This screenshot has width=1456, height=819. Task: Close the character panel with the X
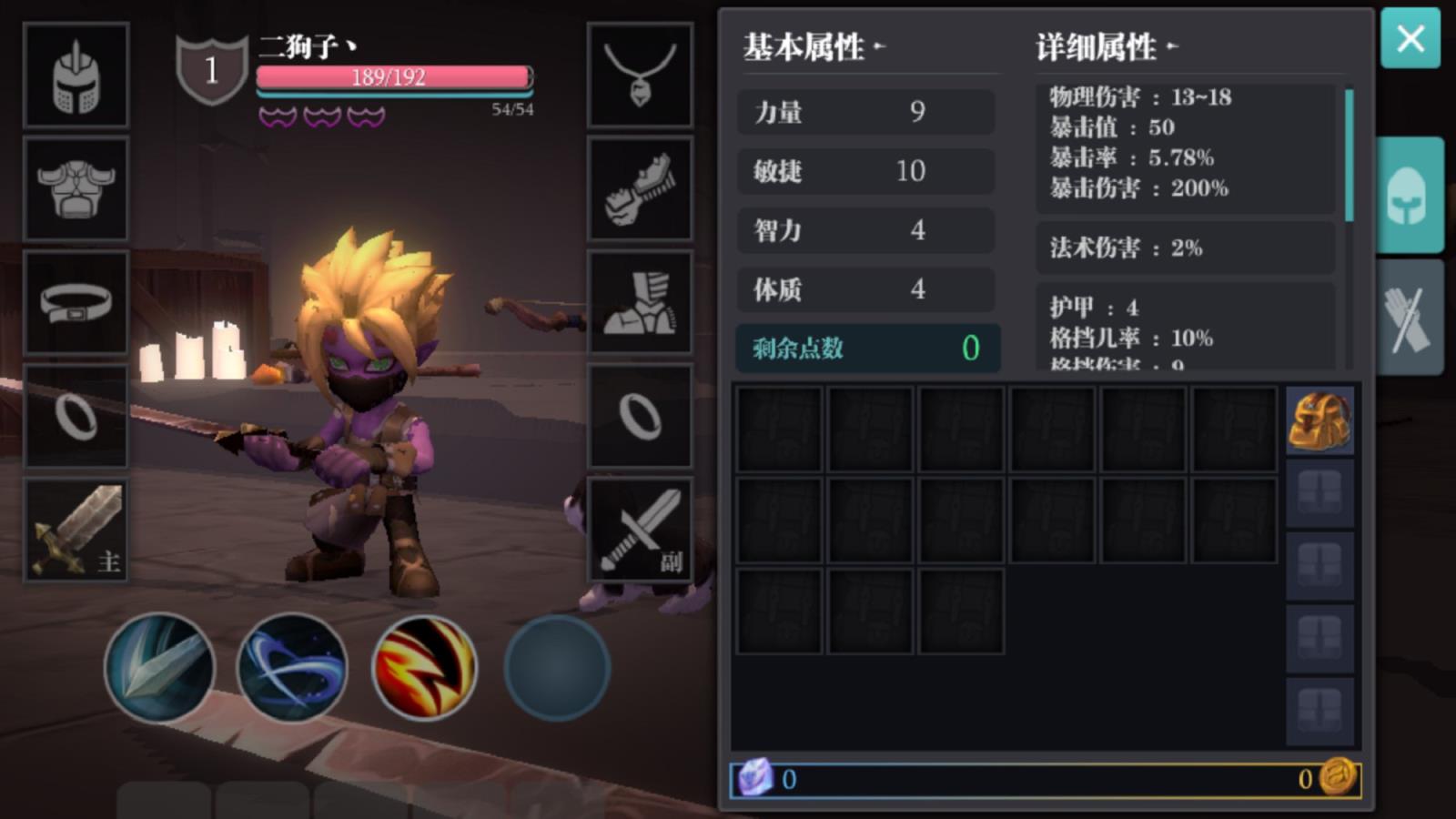pos(1410,39)
